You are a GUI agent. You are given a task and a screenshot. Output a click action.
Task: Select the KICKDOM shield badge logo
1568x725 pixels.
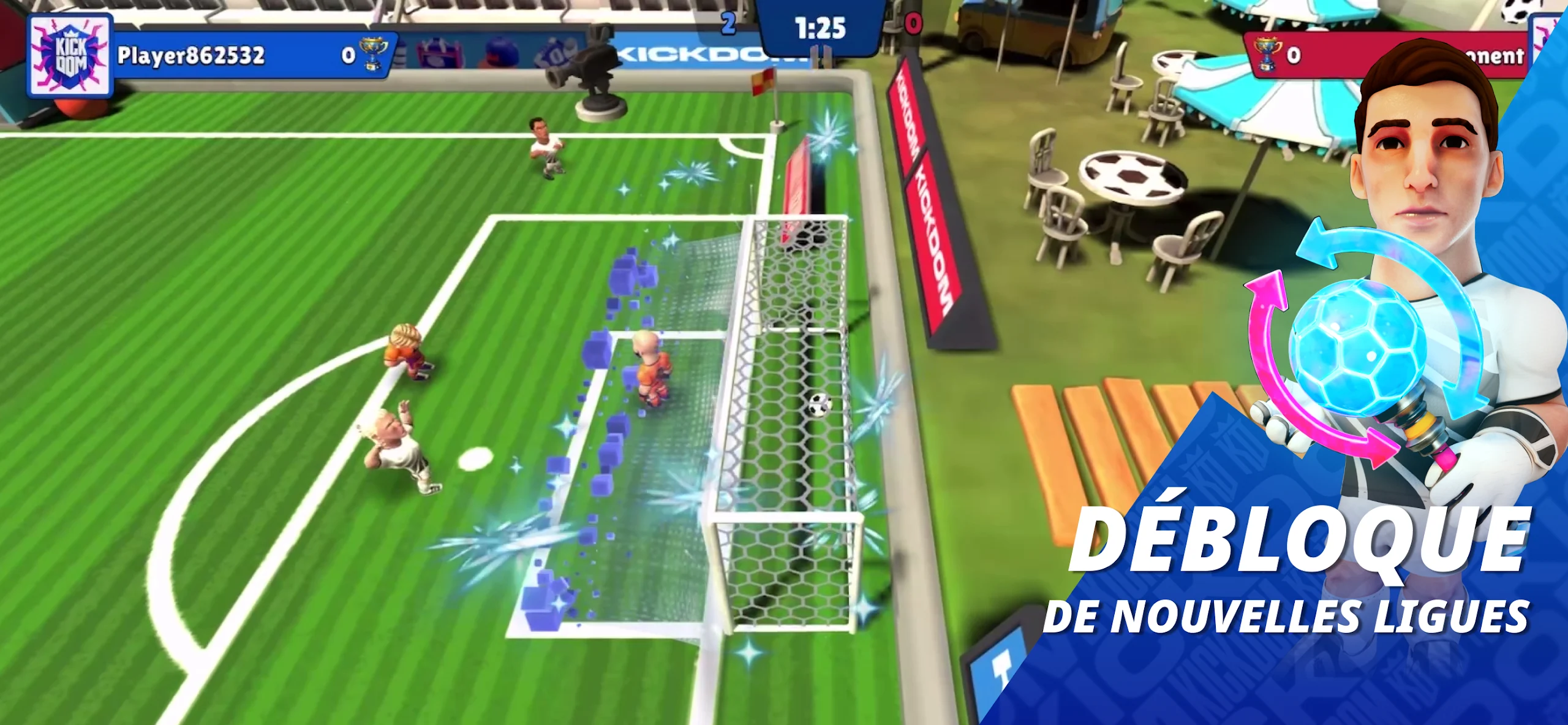(x=69, y=53)
